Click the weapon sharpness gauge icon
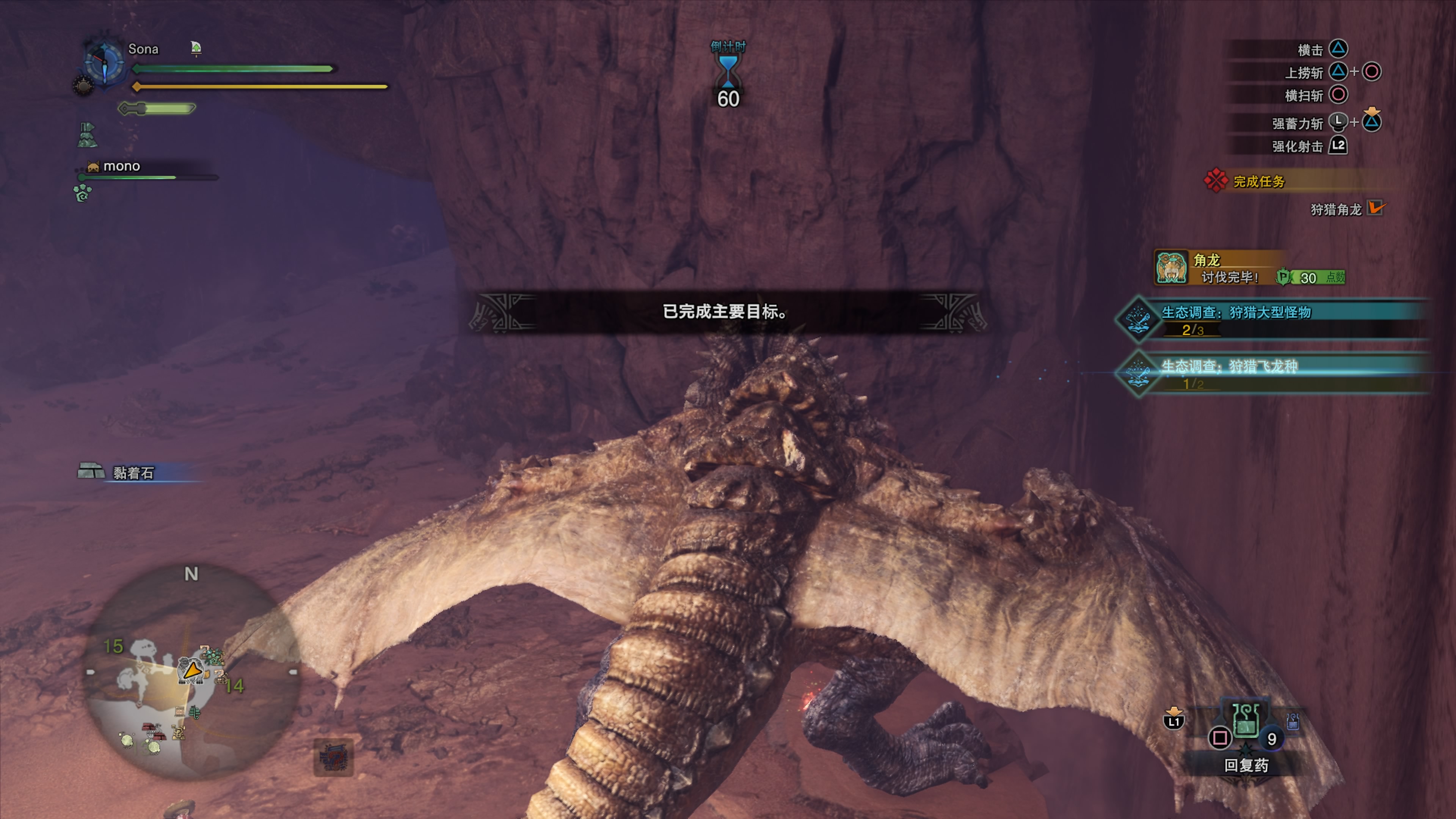Screen dimensions: 1456x819 coord(156,108)
